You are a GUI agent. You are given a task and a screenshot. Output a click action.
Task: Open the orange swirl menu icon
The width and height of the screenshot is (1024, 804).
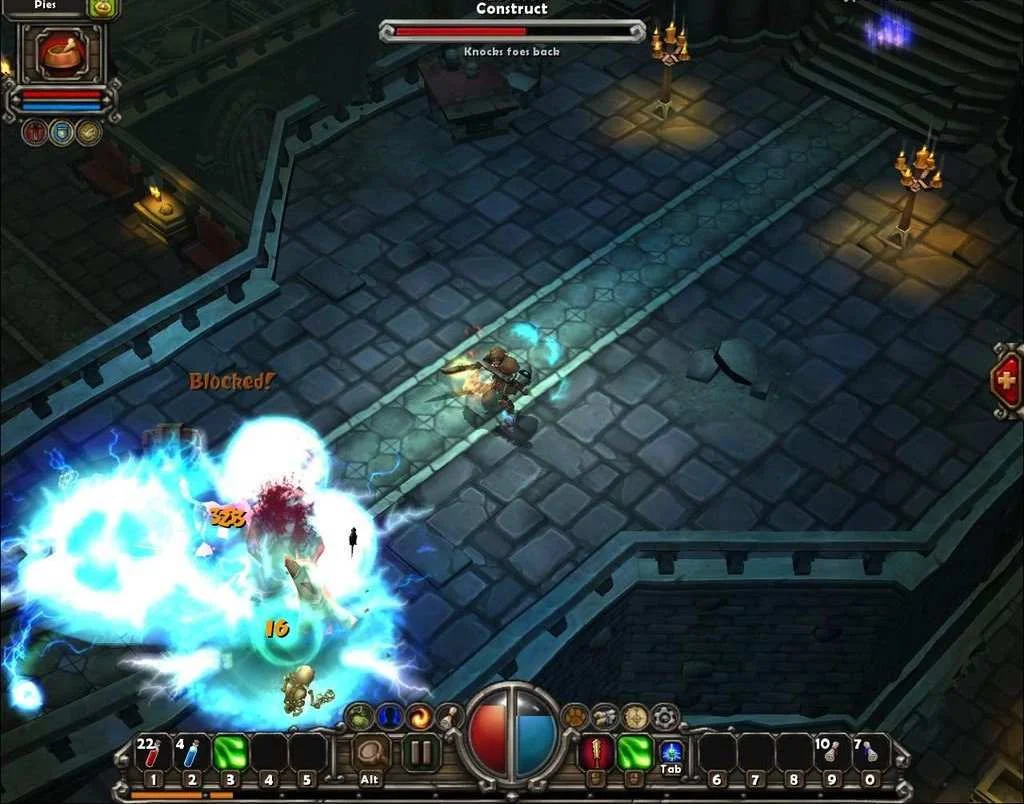pos(418,716)
